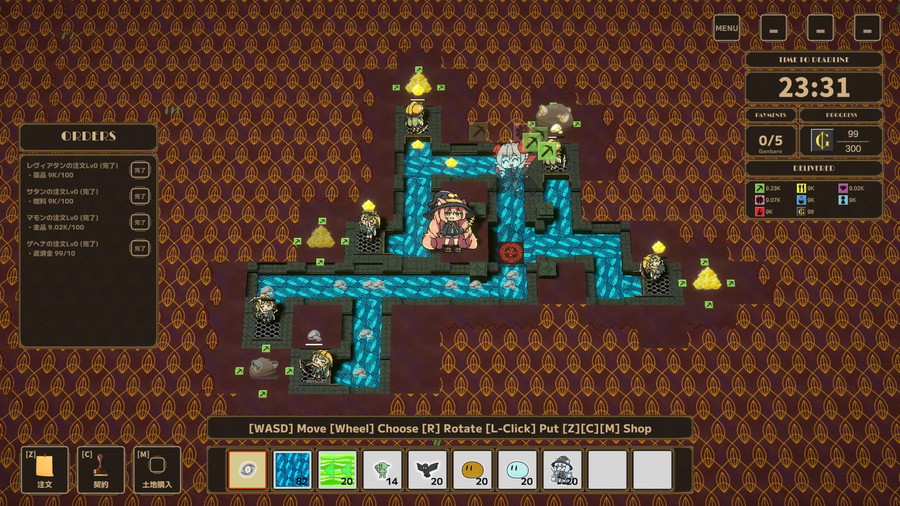The image size is (900, 506).
Task: Select the yellow slime unit slot
Action: [472, 469]
